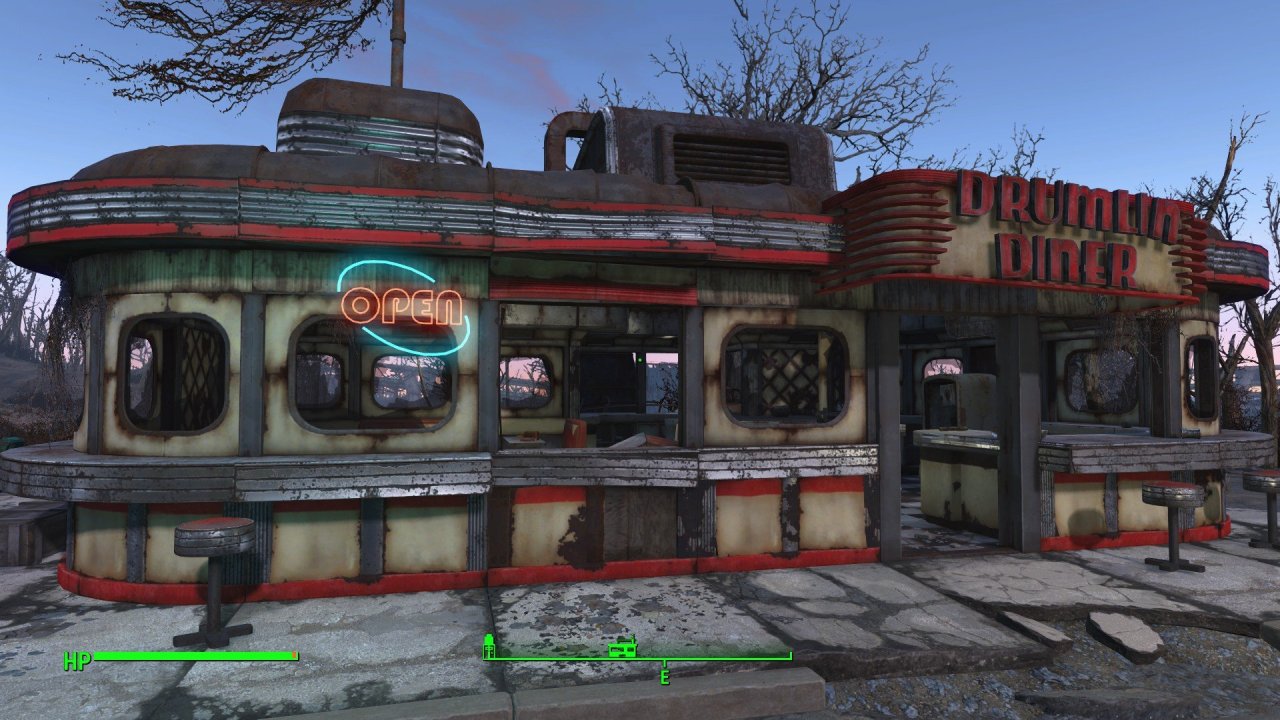The image size is (1280, 720).
Task: Click the compass line at screen bottom center
Action: pyautogui.click(x=640, y=658)
